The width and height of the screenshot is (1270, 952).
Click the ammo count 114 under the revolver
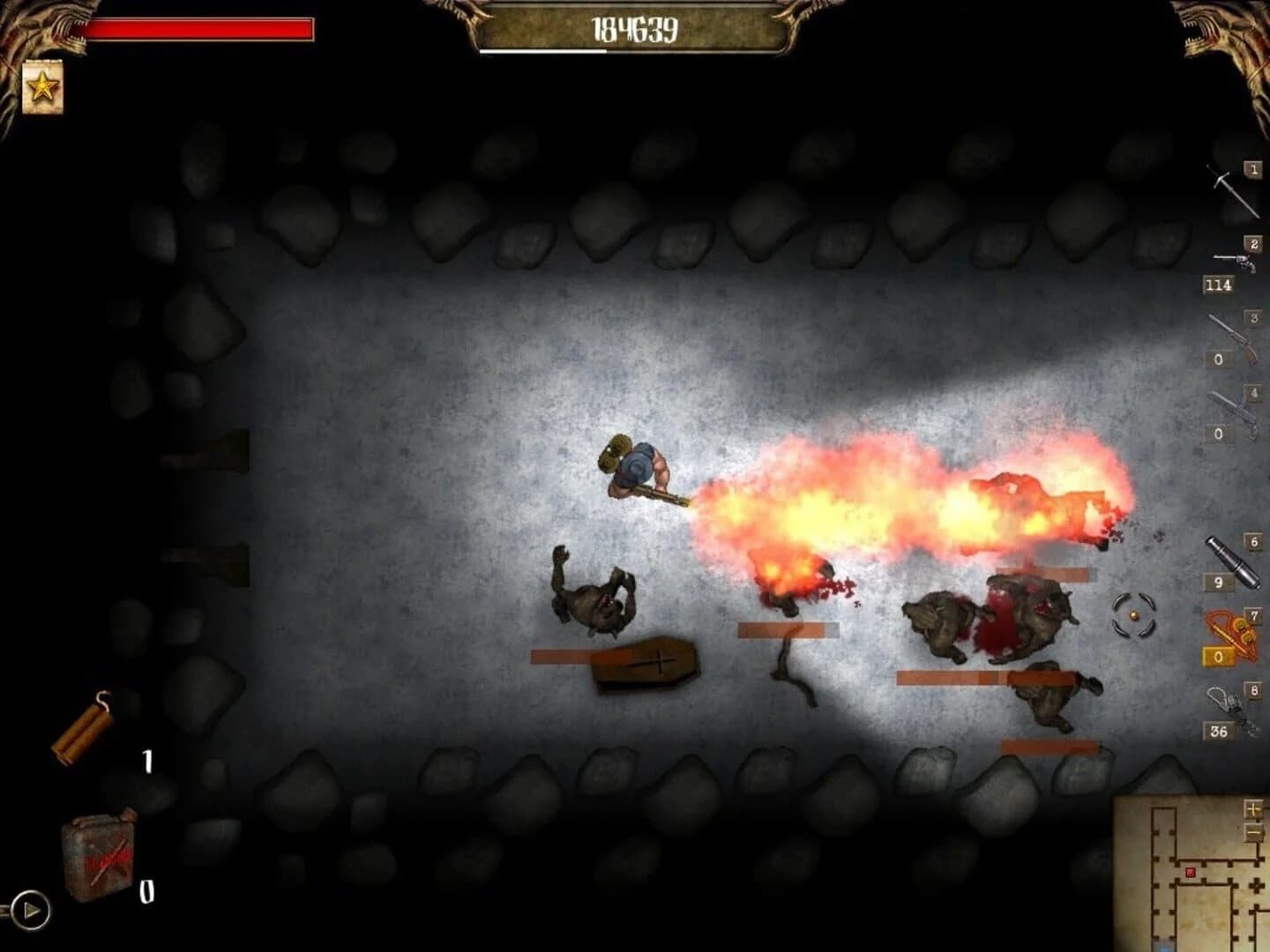tap(1220, 286)
